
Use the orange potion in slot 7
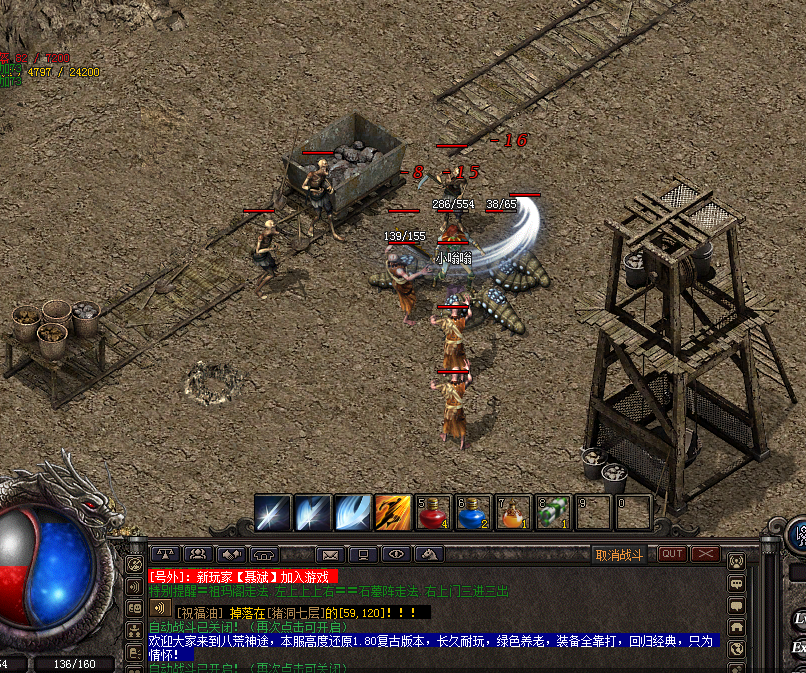tap(513, 513)
